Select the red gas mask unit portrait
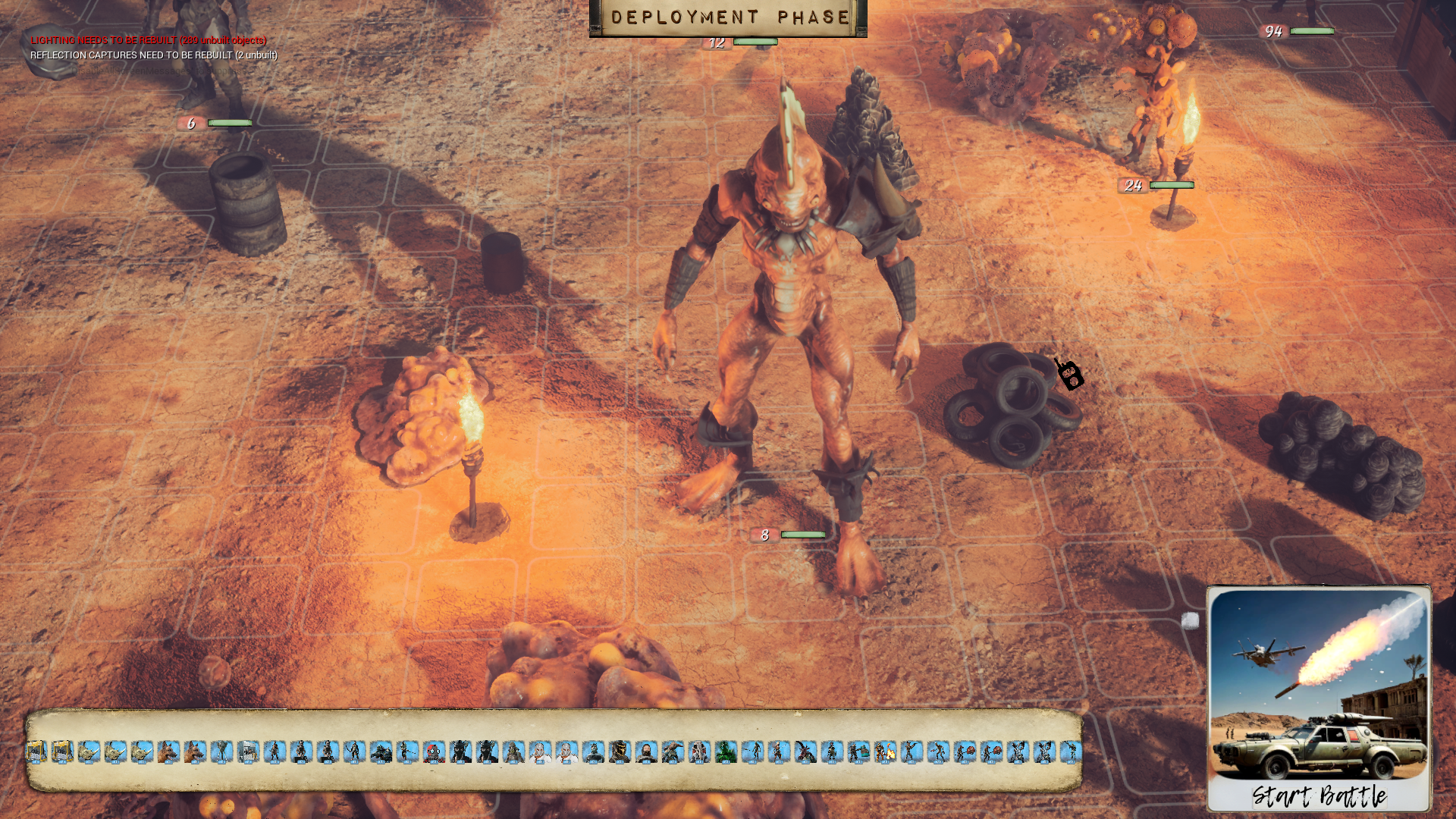This screenshot has width=1456, height=819. tap(434, 752)
